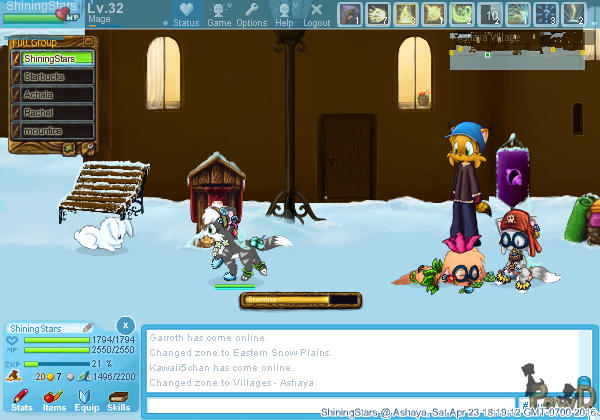600x420 pixels.
Task: Open the Stats panel
Action: pyautogui.click(x=21, y=401)
